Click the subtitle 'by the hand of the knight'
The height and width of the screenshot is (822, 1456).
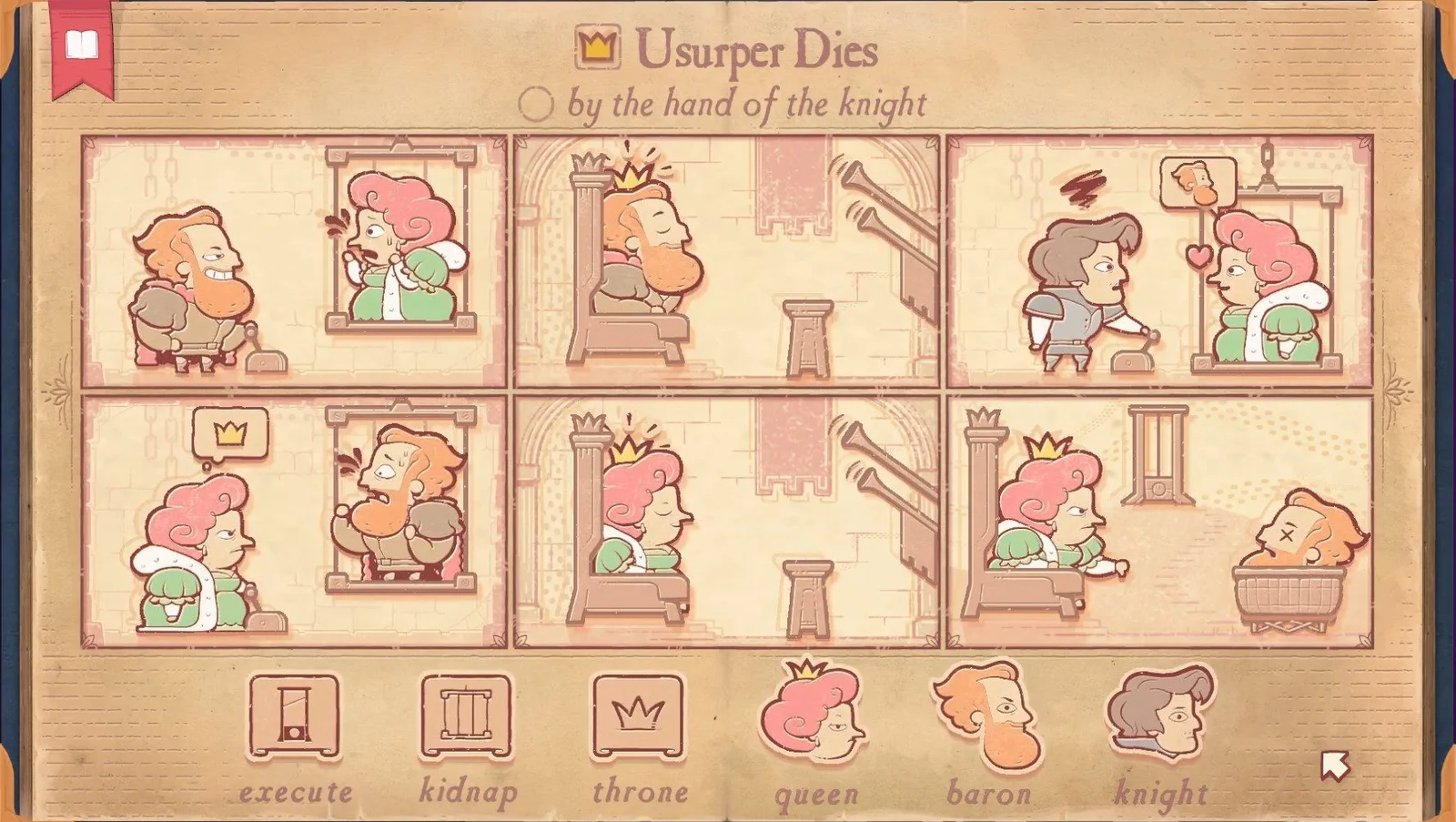click(x=746, y=103)
